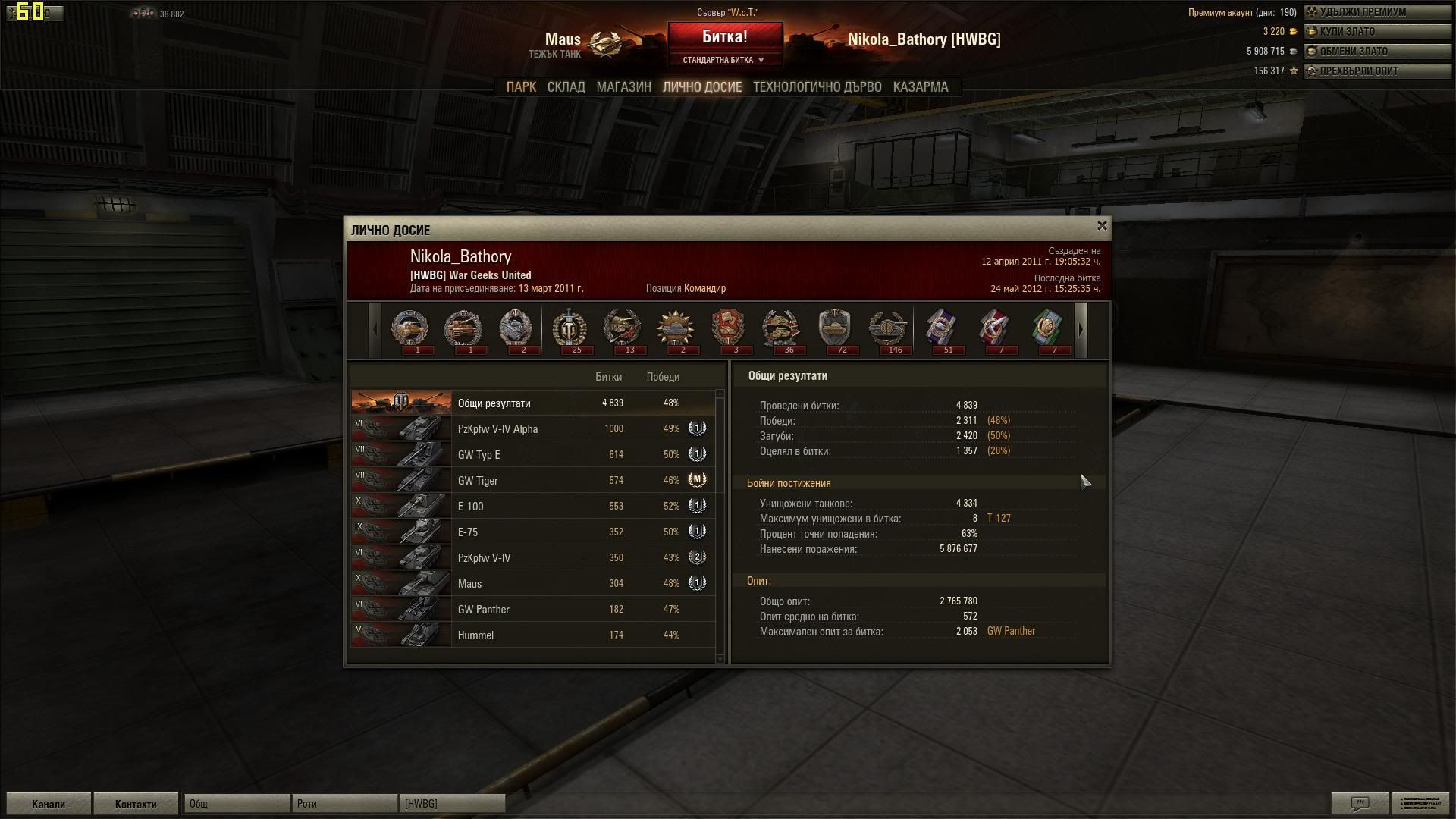Viewport: 1456px width, 819px height.
Task: Open the Технологично дърво tab
Action: (817, 87)
